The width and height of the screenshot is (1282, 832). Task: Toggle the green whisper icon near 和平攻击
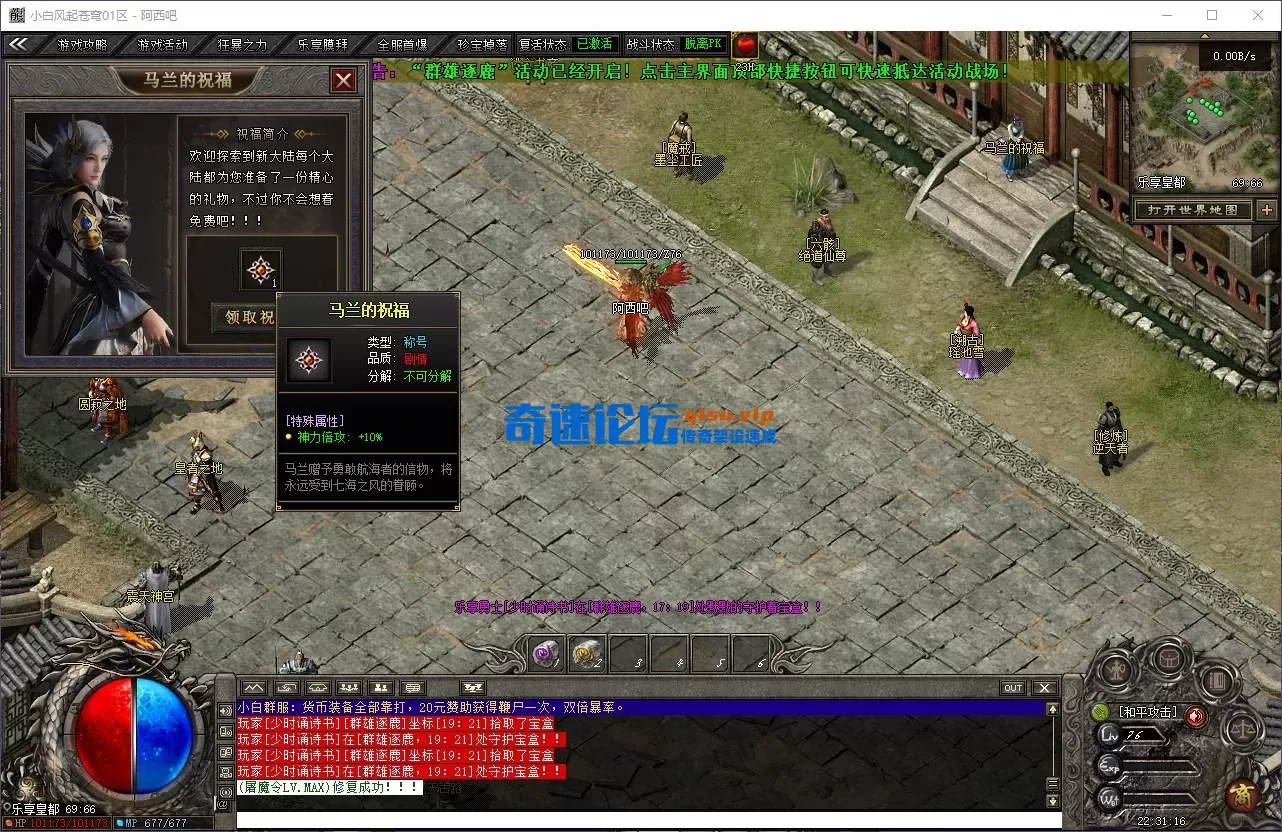point(1101,712)
